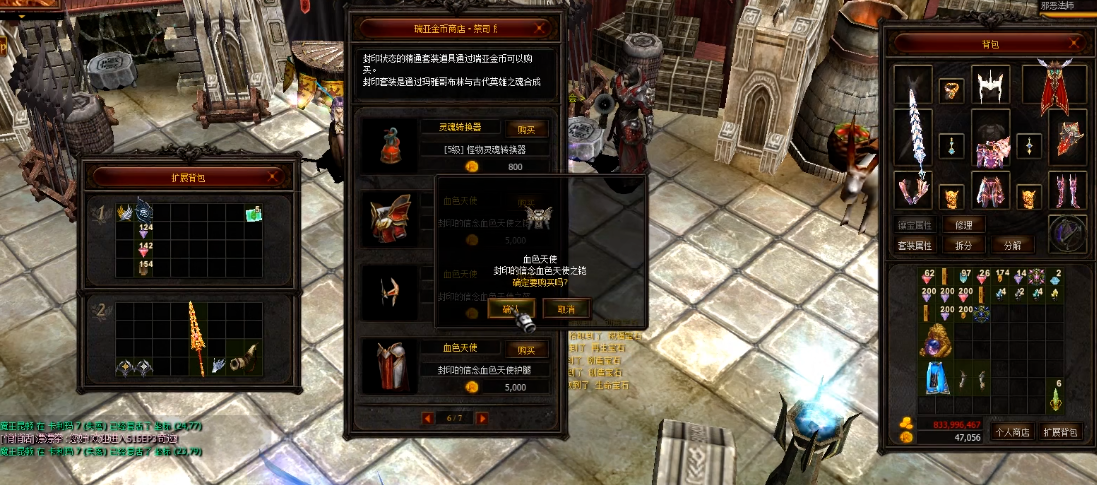The width and height of the screenshot is (1097, 485).
Task: Cancel the purchase with 取消
Action: tap(566, 309)
